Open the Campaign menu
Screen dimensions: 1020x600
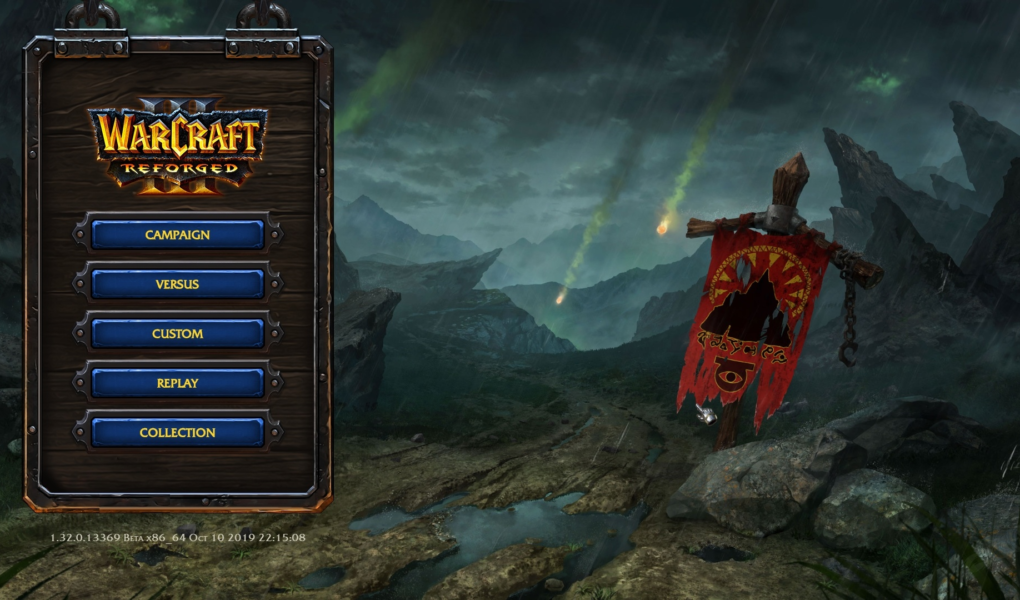click(177, 235)
